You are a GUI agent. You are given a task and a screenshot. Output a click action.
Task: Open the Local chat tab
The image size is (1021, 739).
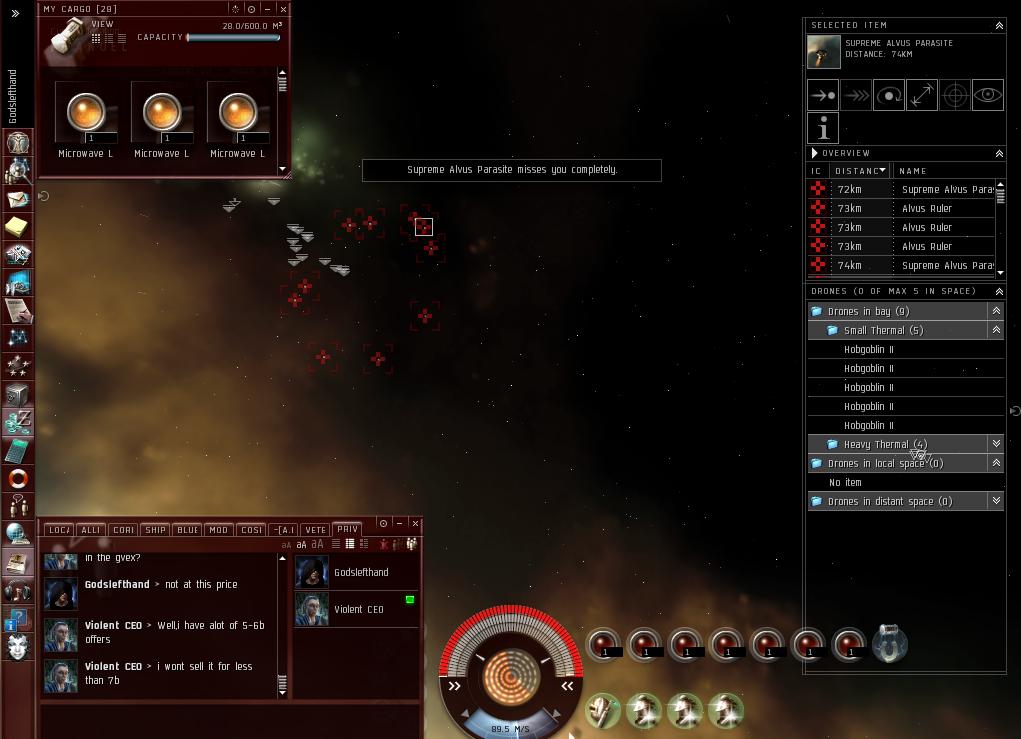59,530
